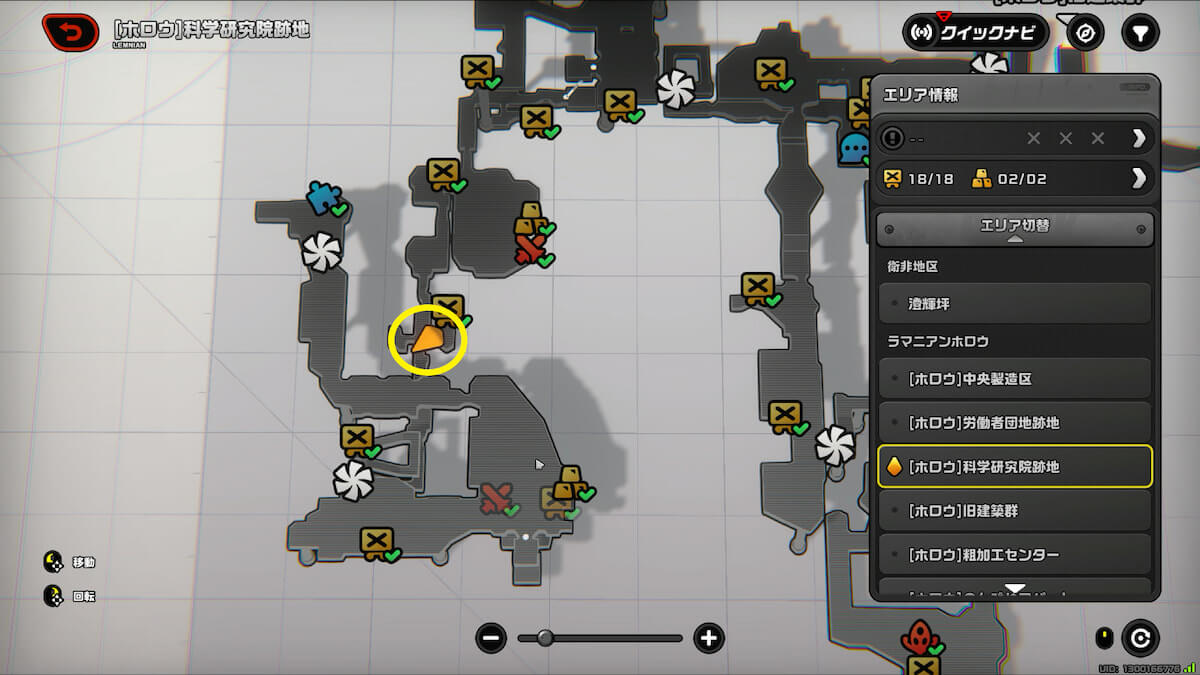This screenshot has width=1200, height=675.
Task: Switch to [ホロウ]中央製造区 area
Action: click(x=1015, y=379)
